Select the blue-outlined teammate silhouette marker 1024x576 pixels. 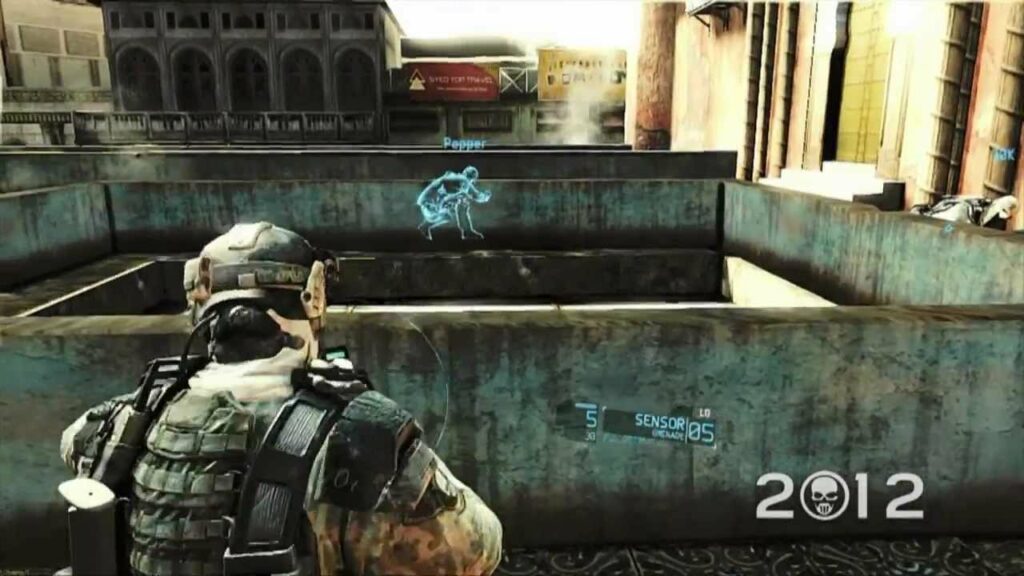(453, 203)
